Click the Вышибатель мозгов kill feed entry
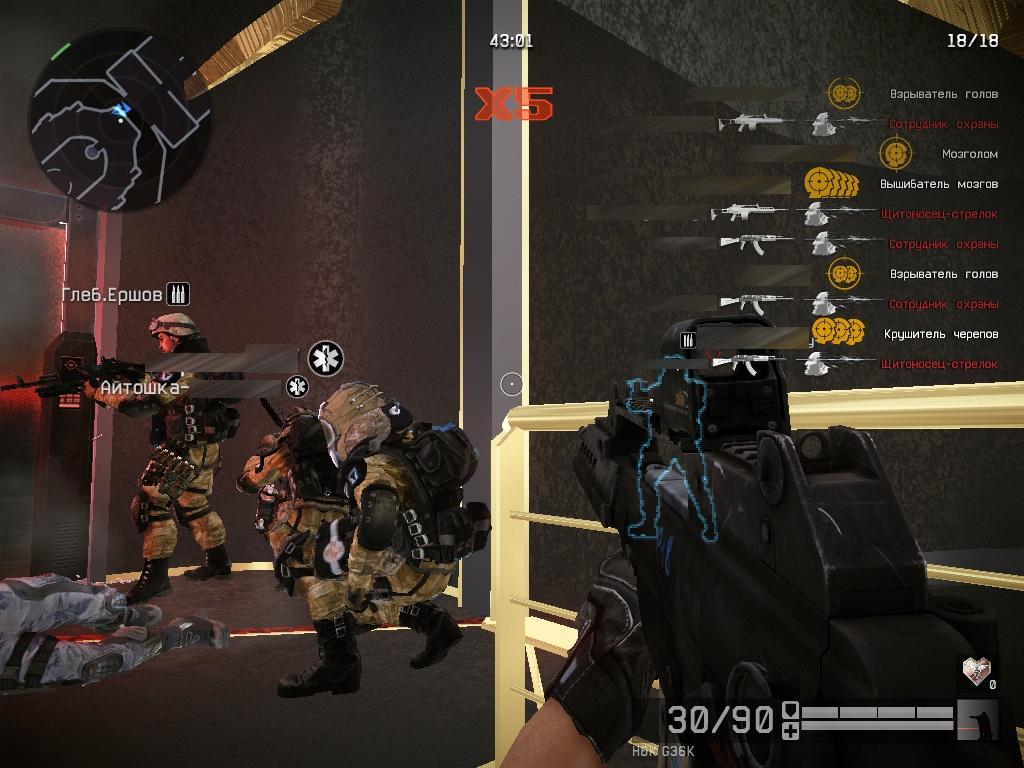This screenshot has height=768, width=1024. click(938, 184)
